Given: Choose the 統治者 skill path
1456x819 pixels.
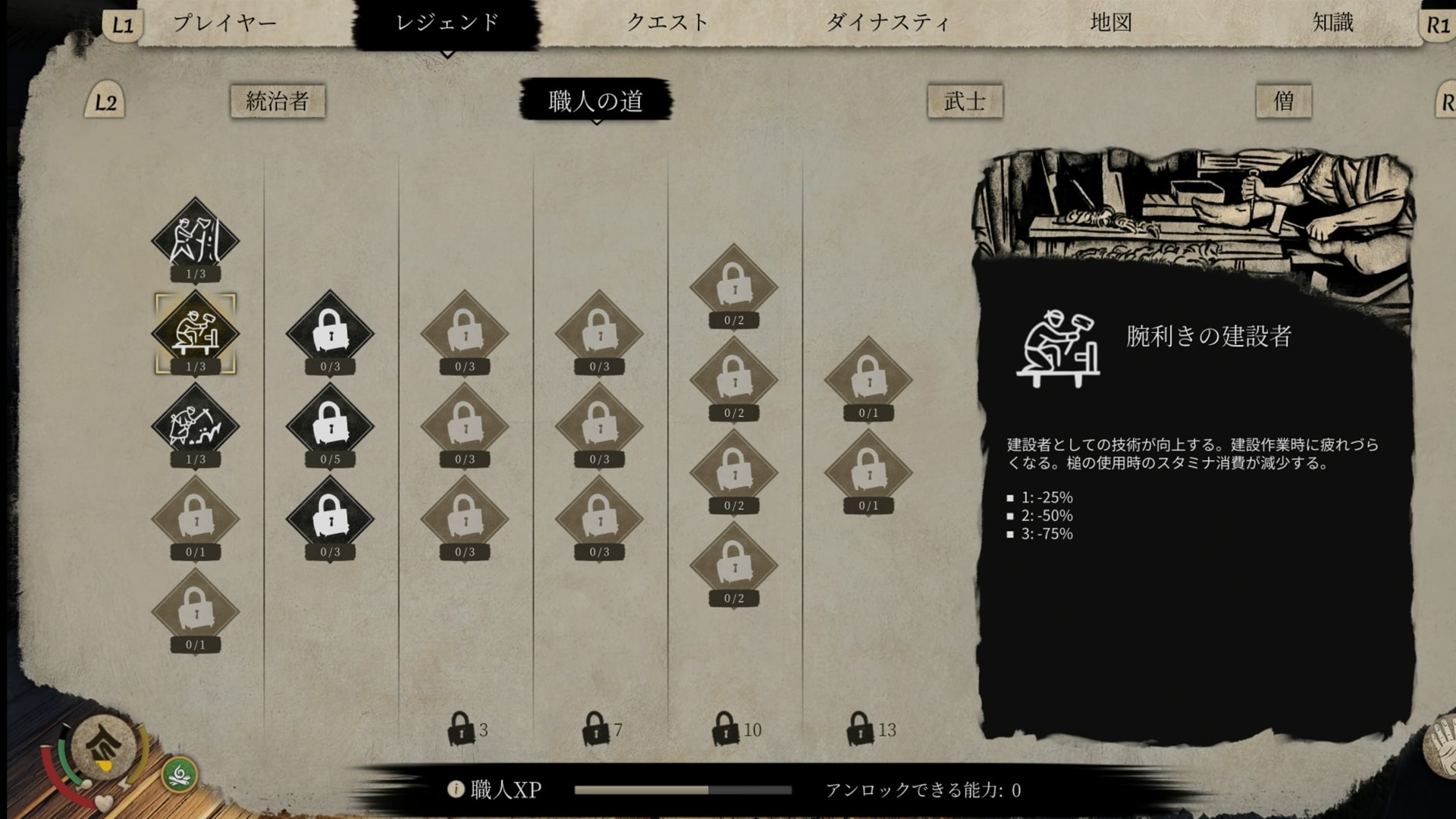Looking at the screenshot, I should [278, 101].
